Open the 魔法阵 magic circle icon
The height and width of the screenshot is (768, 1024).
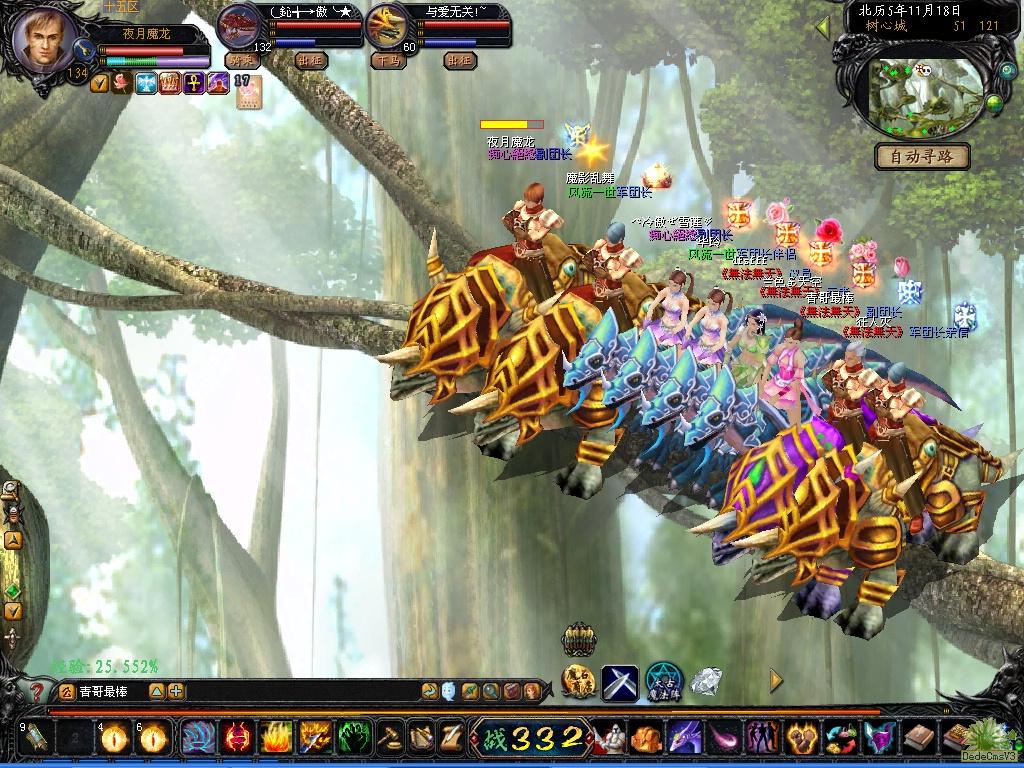click(663, 682)
